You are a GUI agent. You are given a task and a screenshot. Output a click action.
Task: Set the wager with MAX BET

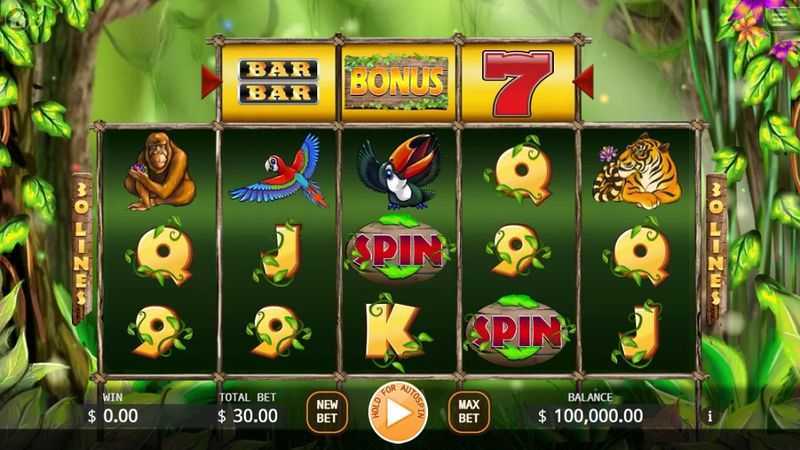click(x=468, y=410)
